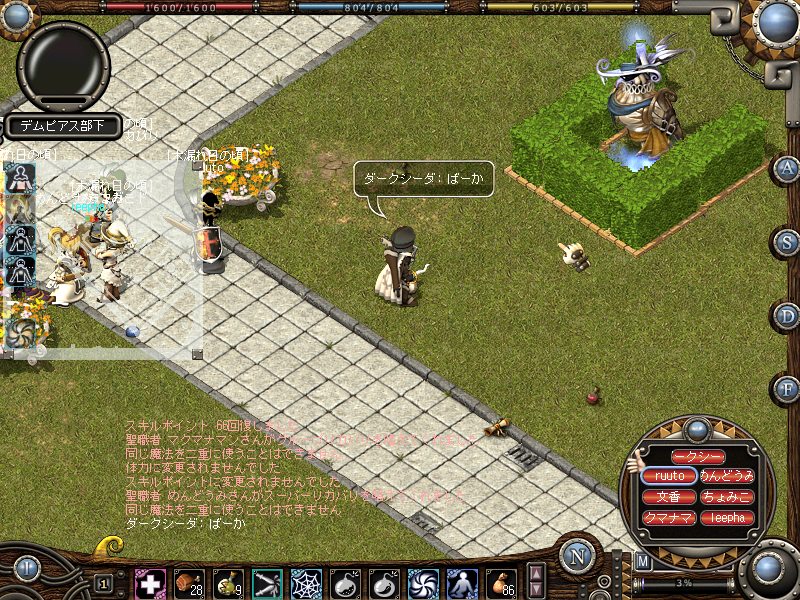Viewport: 800px width, 600px height.
Task: Click the hotbar page arrows
Action: pos(537,582)
